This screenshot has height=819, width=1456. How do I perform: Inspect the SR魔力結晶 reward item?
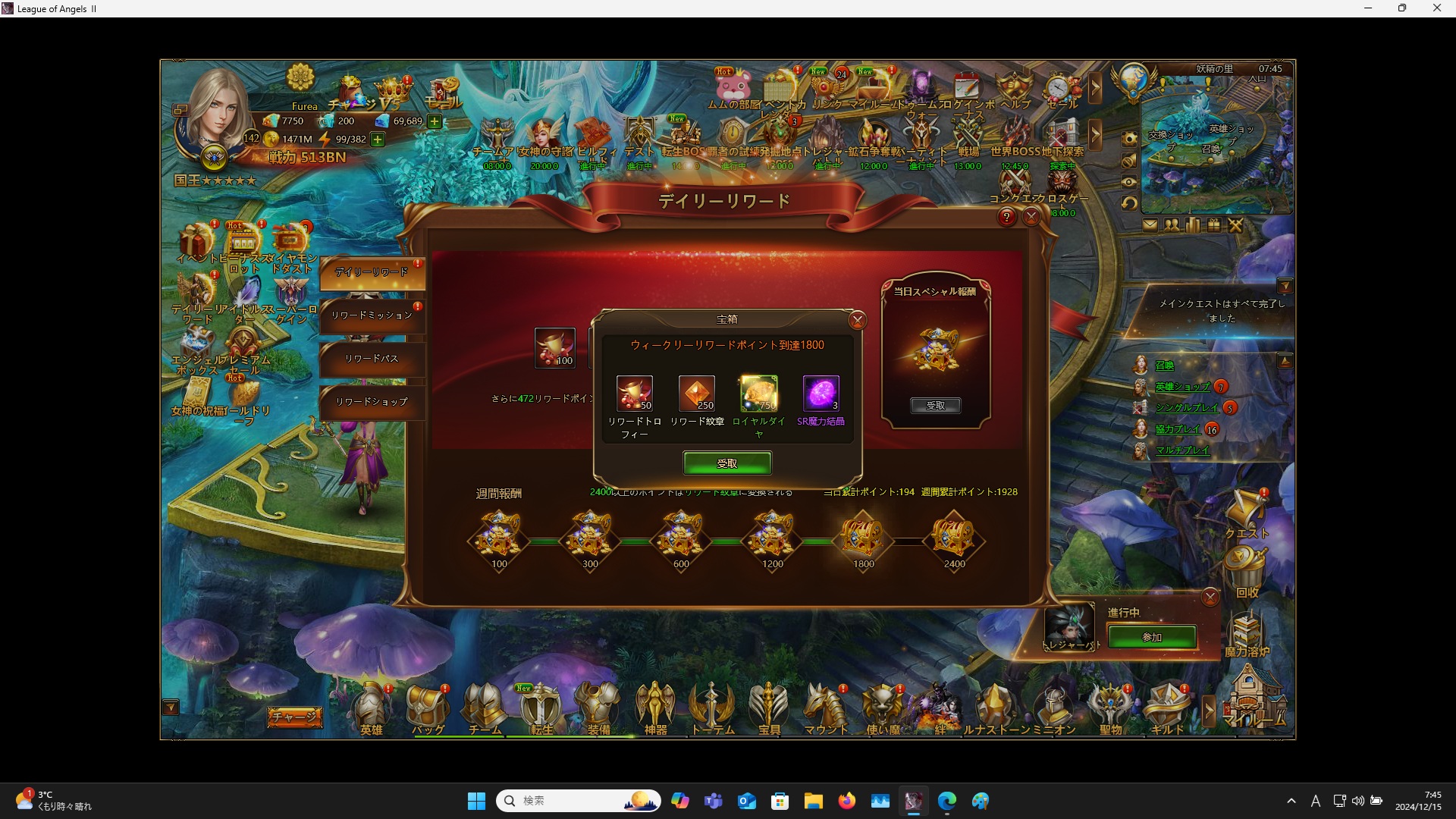tap(821, 394)
